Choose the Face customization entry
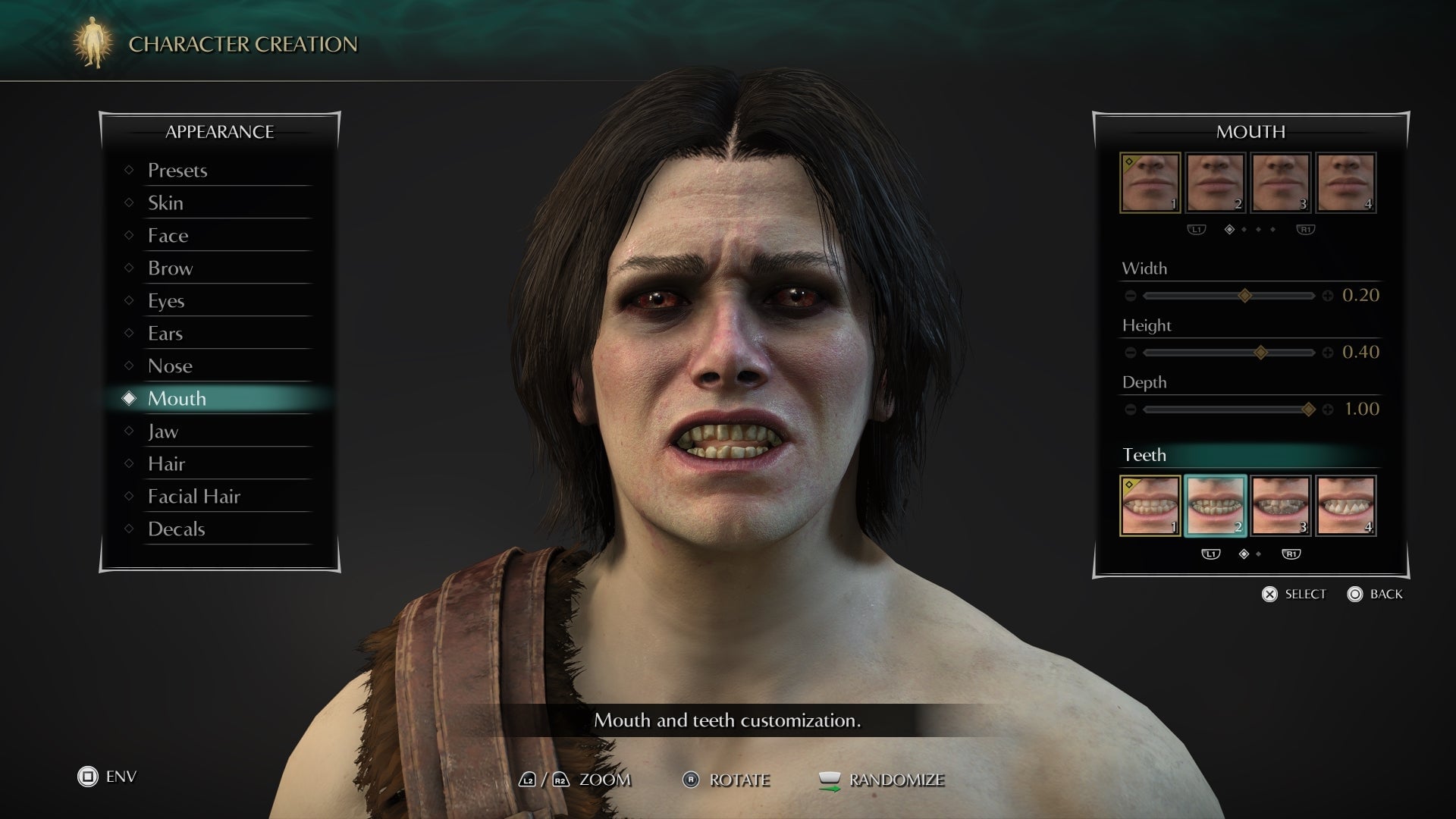 pos(168,236)
